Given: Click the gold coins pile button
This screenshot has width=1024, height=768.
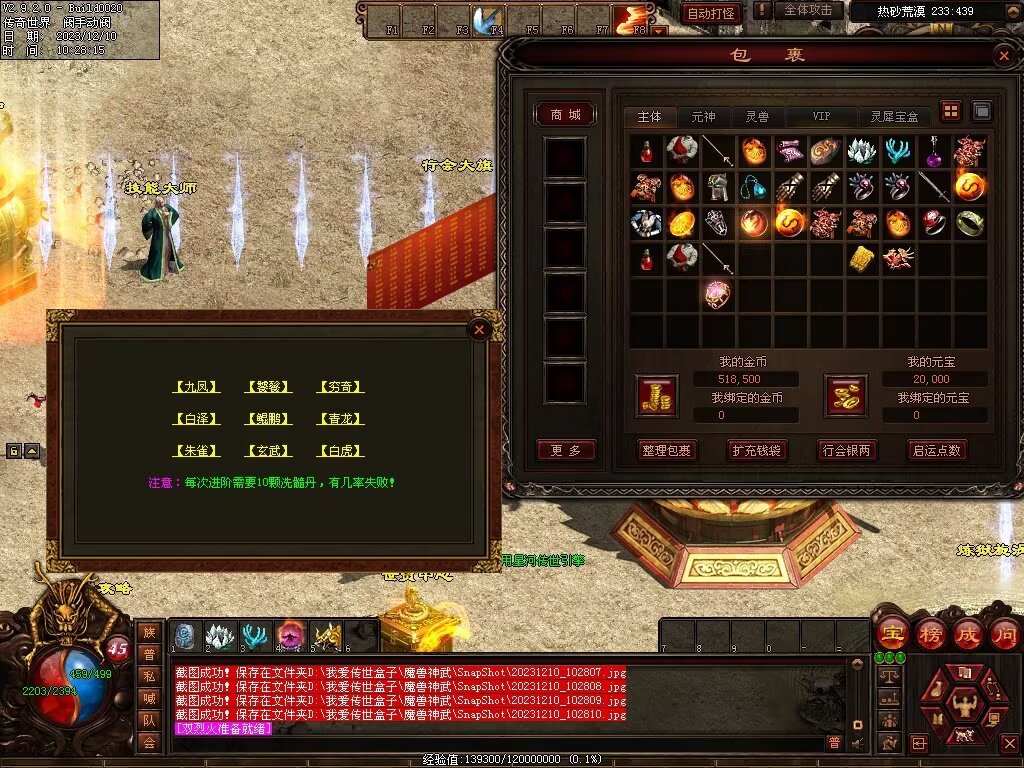Looking at the screenshot, I should [x=656, y=397].
